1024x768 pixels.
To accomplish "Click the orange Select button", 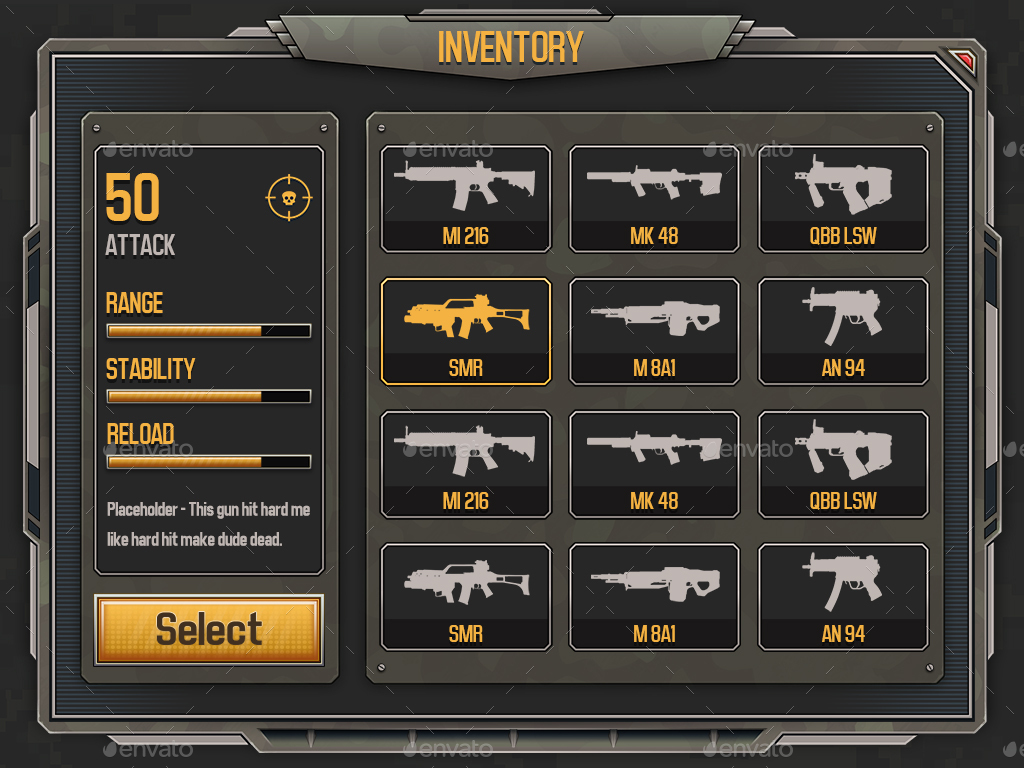I will point(209,630).
